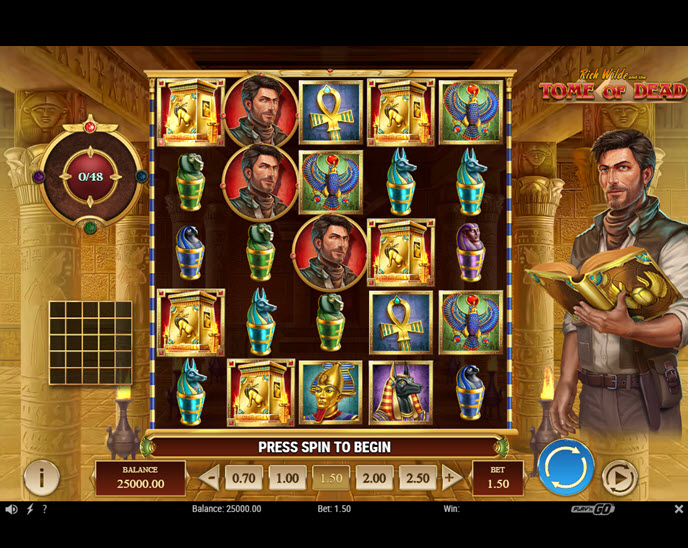Open the autoplay options

point(619,478)
